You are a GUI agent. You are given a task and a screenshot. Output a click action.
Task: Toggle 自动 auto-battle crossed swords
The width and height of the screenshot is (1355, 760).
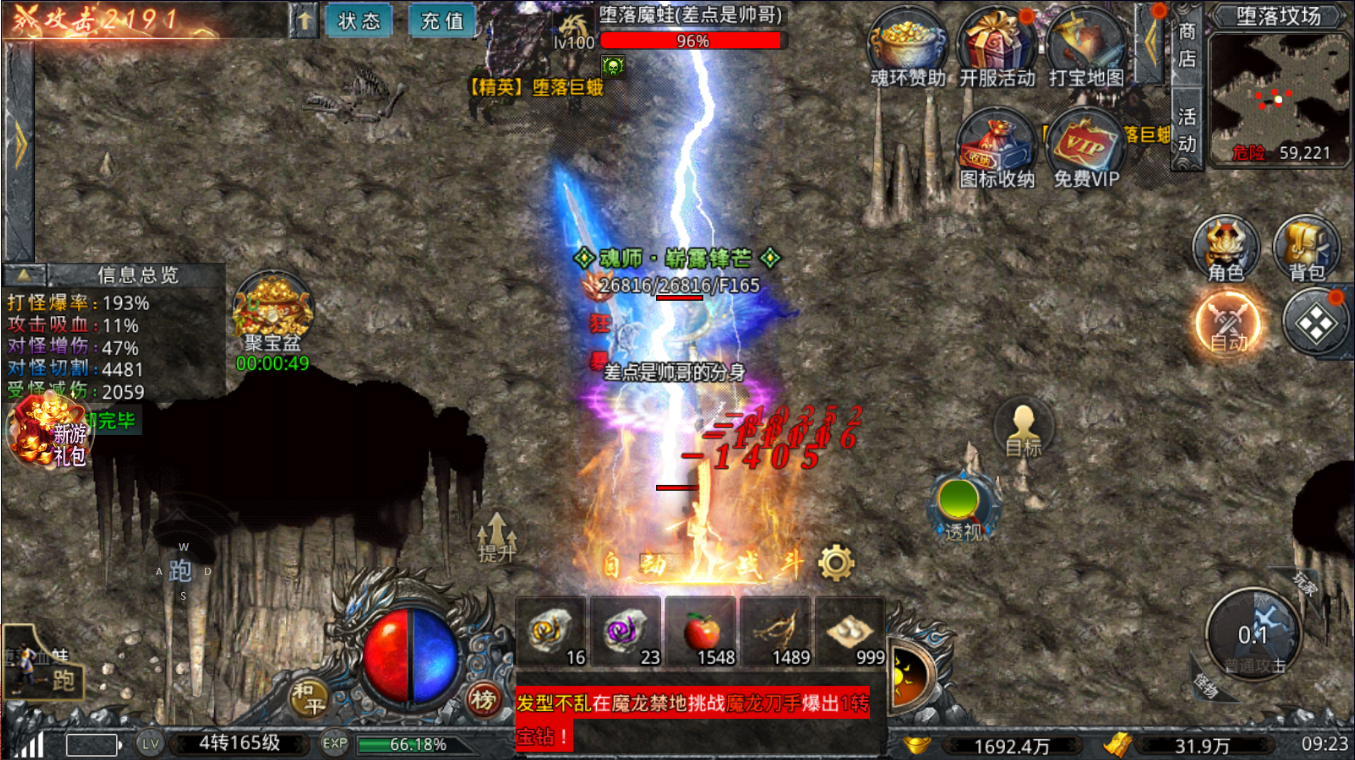coord(1227,324)
